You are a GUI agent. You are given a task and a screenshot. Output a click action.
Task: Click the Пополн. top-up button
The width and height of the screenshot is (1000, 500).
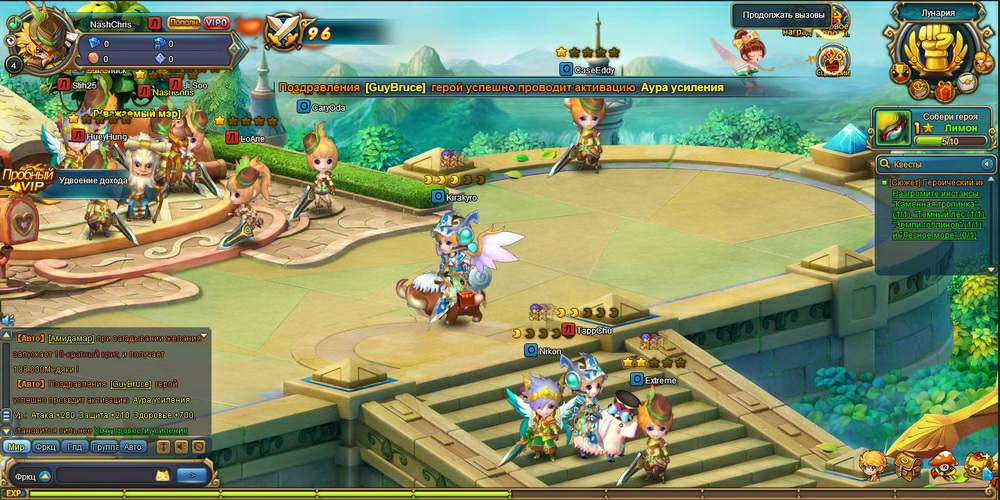point(183,22)
